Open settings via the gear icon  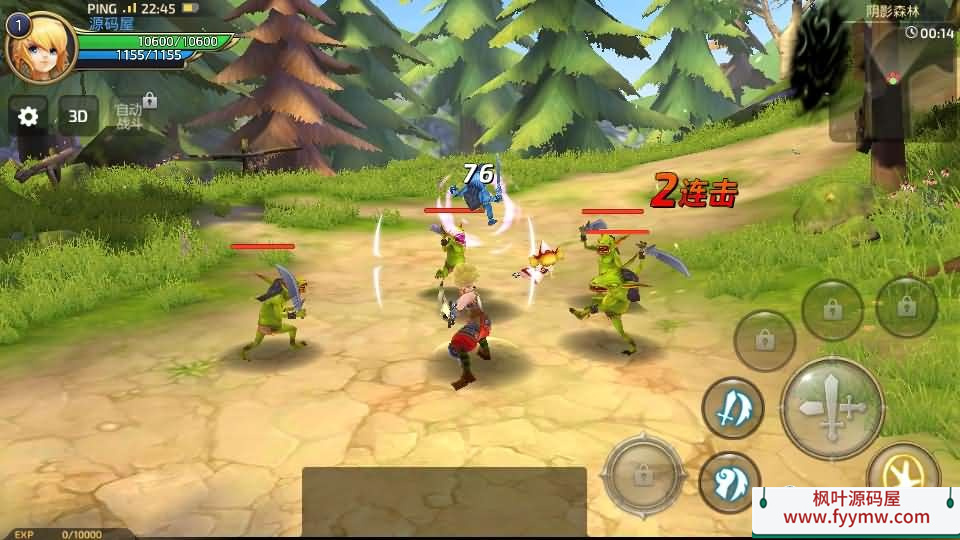coord(28,116)
